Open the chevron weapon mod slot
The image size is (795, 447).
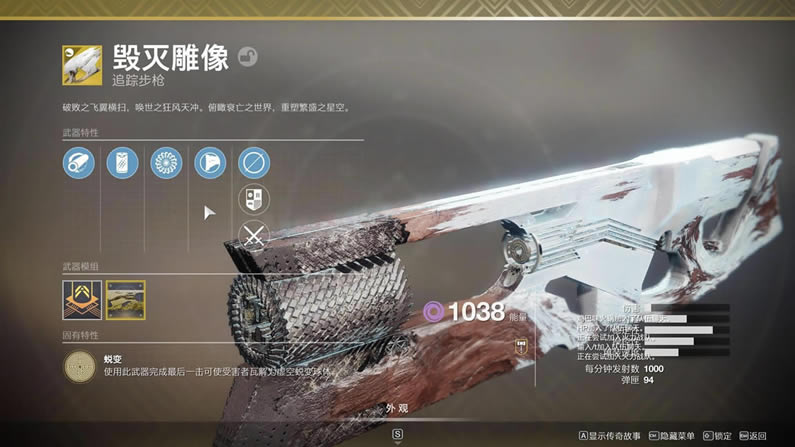pos(82,300)
